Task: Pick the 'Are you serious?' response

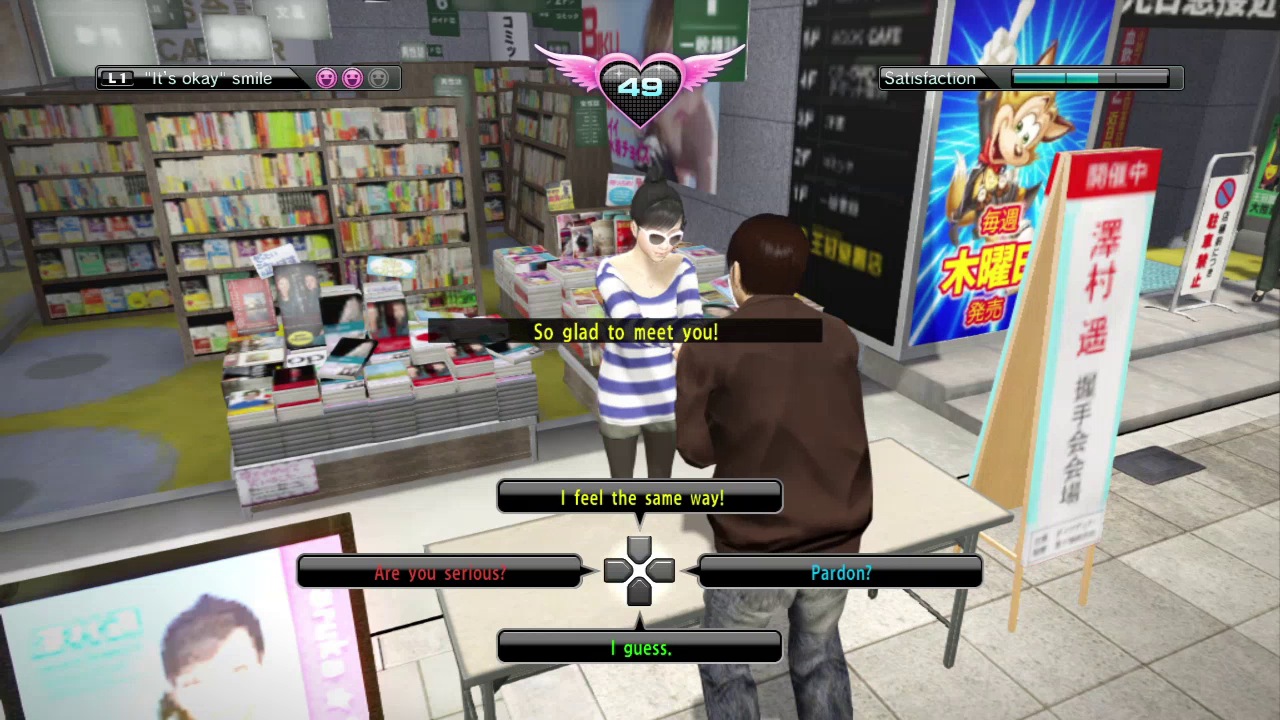Action: (x=440, y=572)
